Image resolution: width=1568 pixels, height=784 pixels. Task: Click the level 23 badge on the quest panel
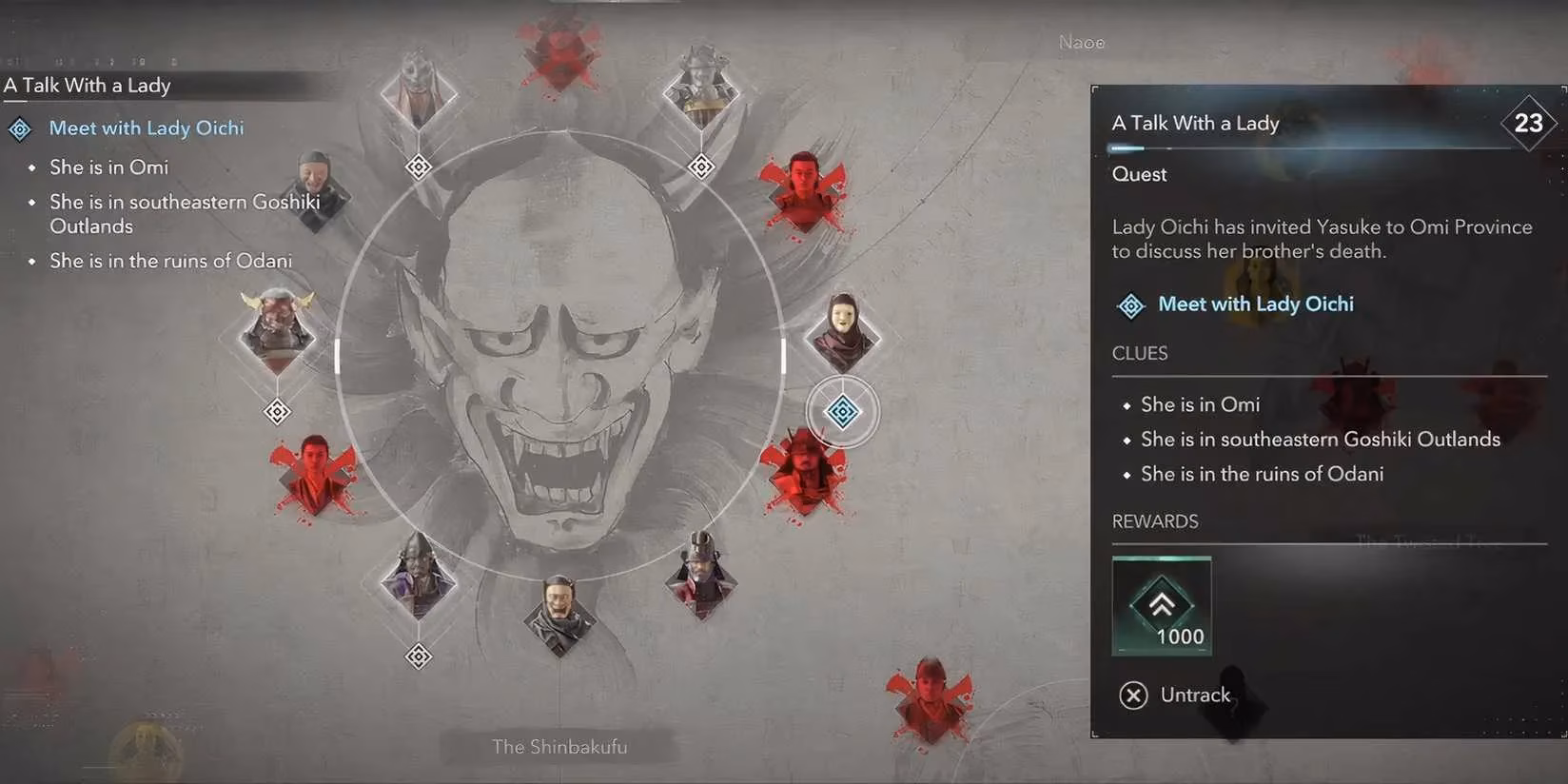[x=1528, y=122]
